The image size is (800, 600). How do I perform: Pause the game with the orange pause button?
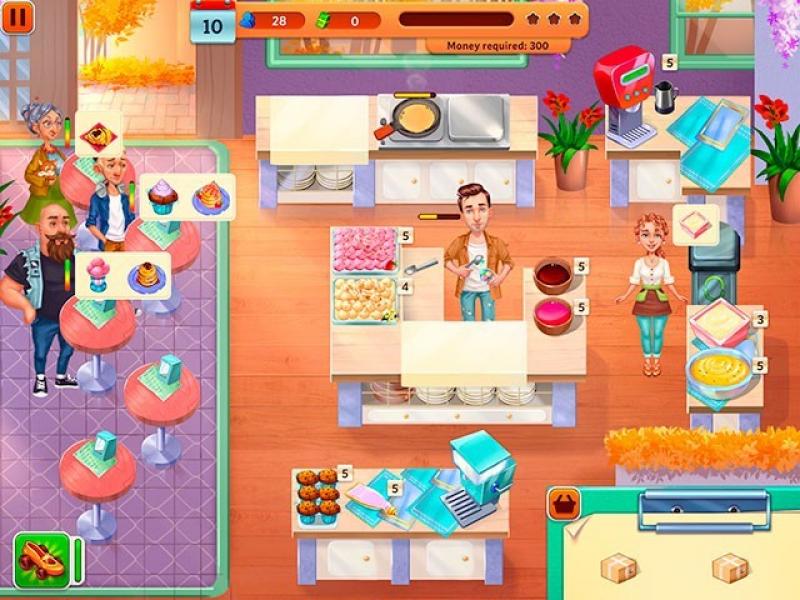pos(17,17)
